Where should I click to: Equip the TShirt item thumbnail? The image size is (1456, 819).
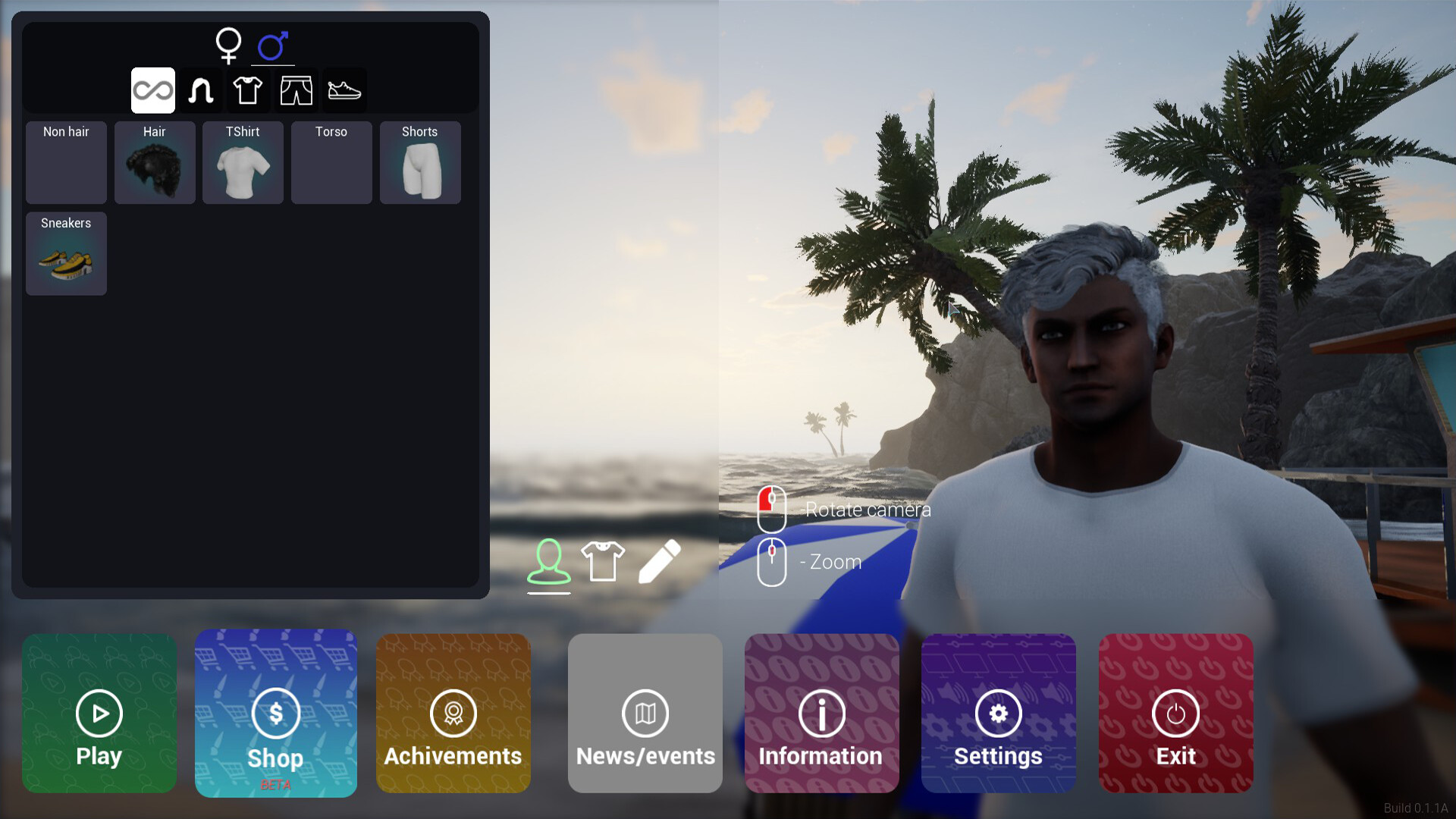pos(243,162)
